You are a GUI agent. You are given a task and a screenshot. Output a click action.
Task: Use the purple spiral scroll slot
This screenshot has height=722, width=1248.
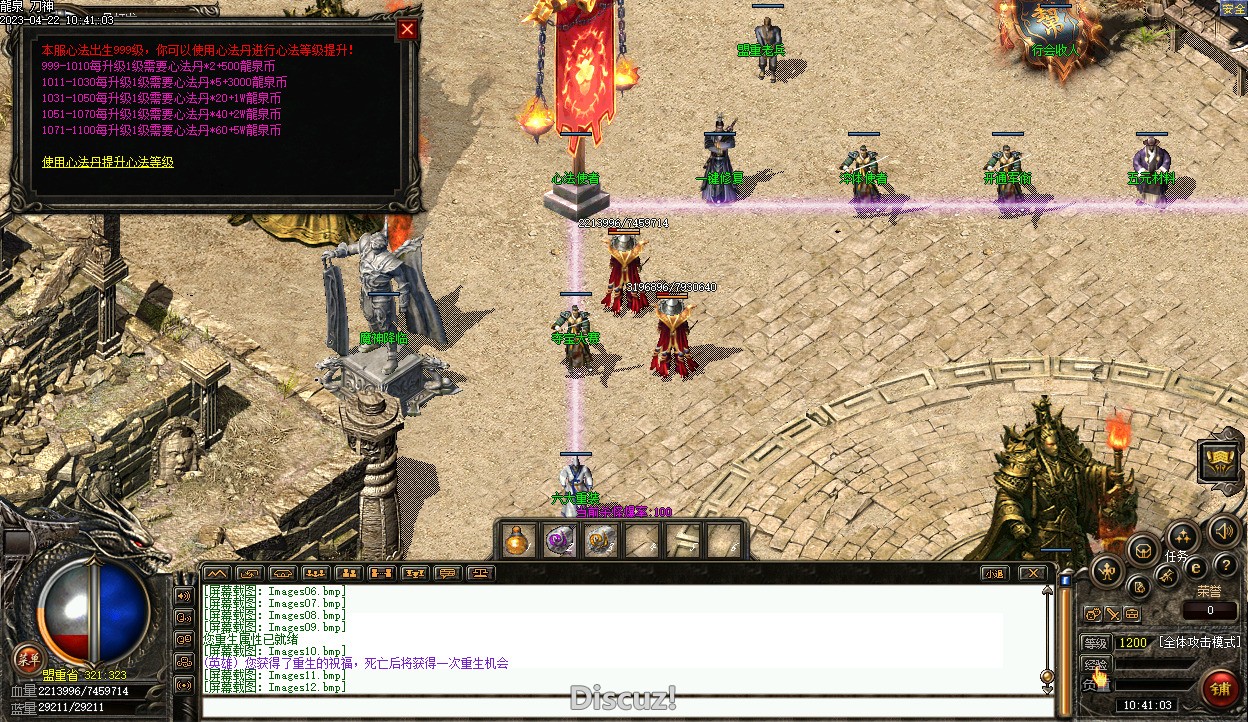coord(559,541)
